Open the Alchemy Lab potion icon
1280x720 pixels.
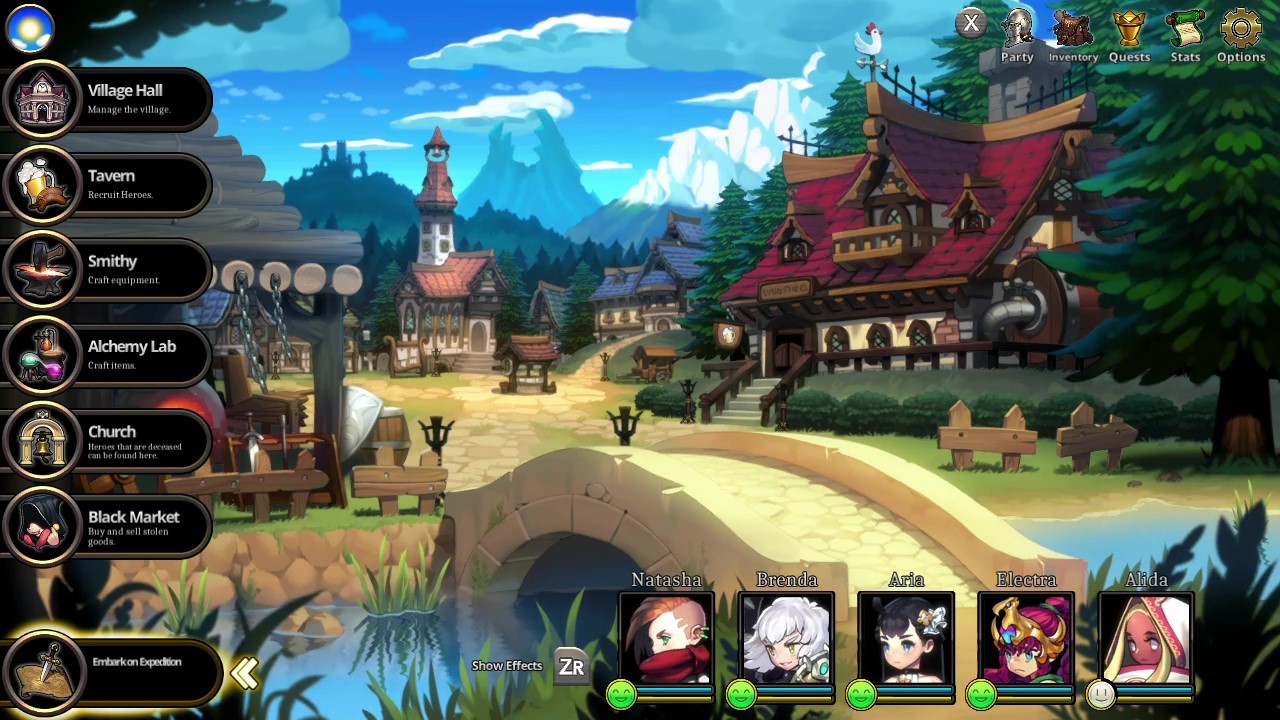(x=42, y=355)
